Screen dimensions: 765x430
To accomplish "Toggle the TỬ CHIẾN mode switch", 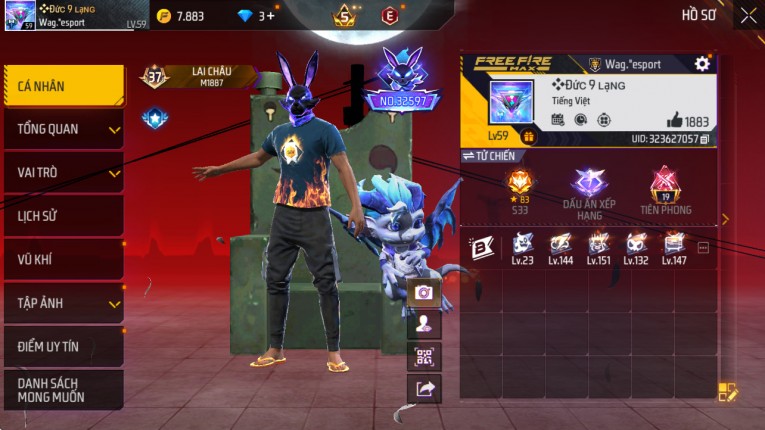I will (488, 156).
